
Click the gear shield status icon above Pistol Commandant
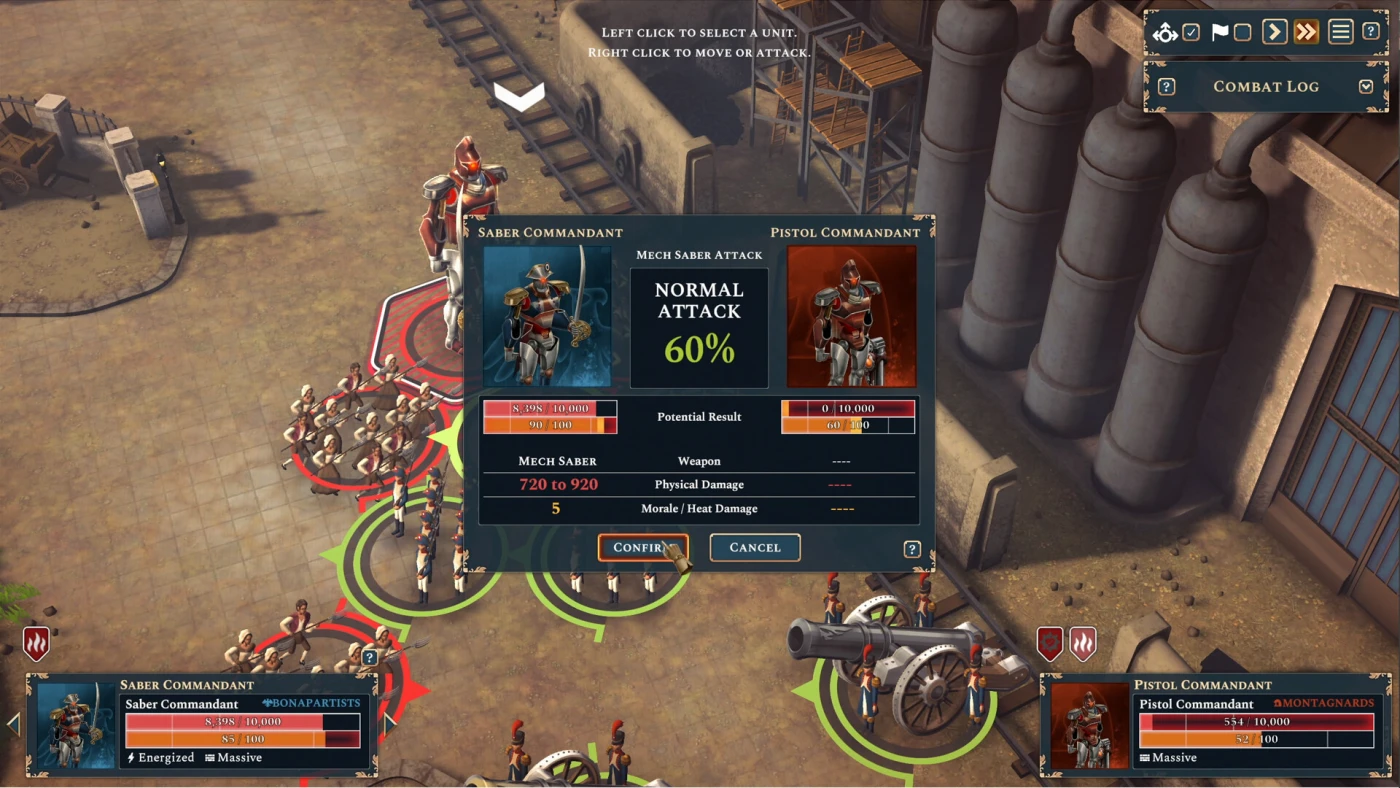tap(1049, 644)
